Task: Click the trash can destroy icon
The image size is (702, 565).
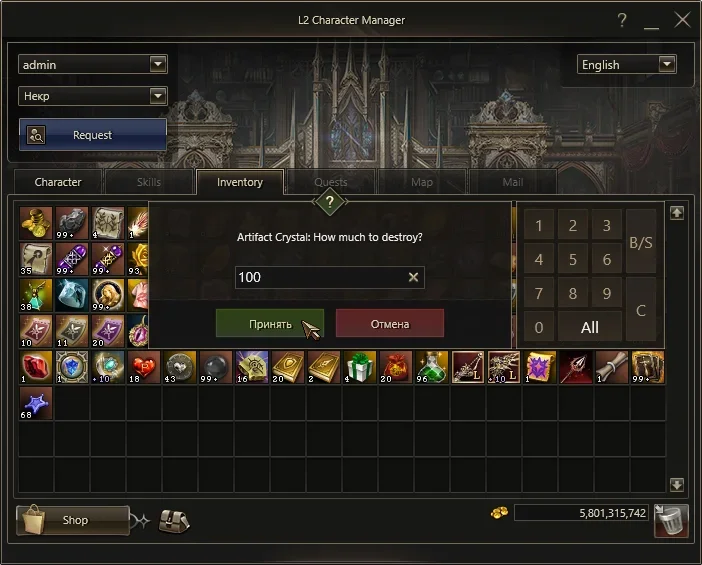Action: click(x=672, y=519)
